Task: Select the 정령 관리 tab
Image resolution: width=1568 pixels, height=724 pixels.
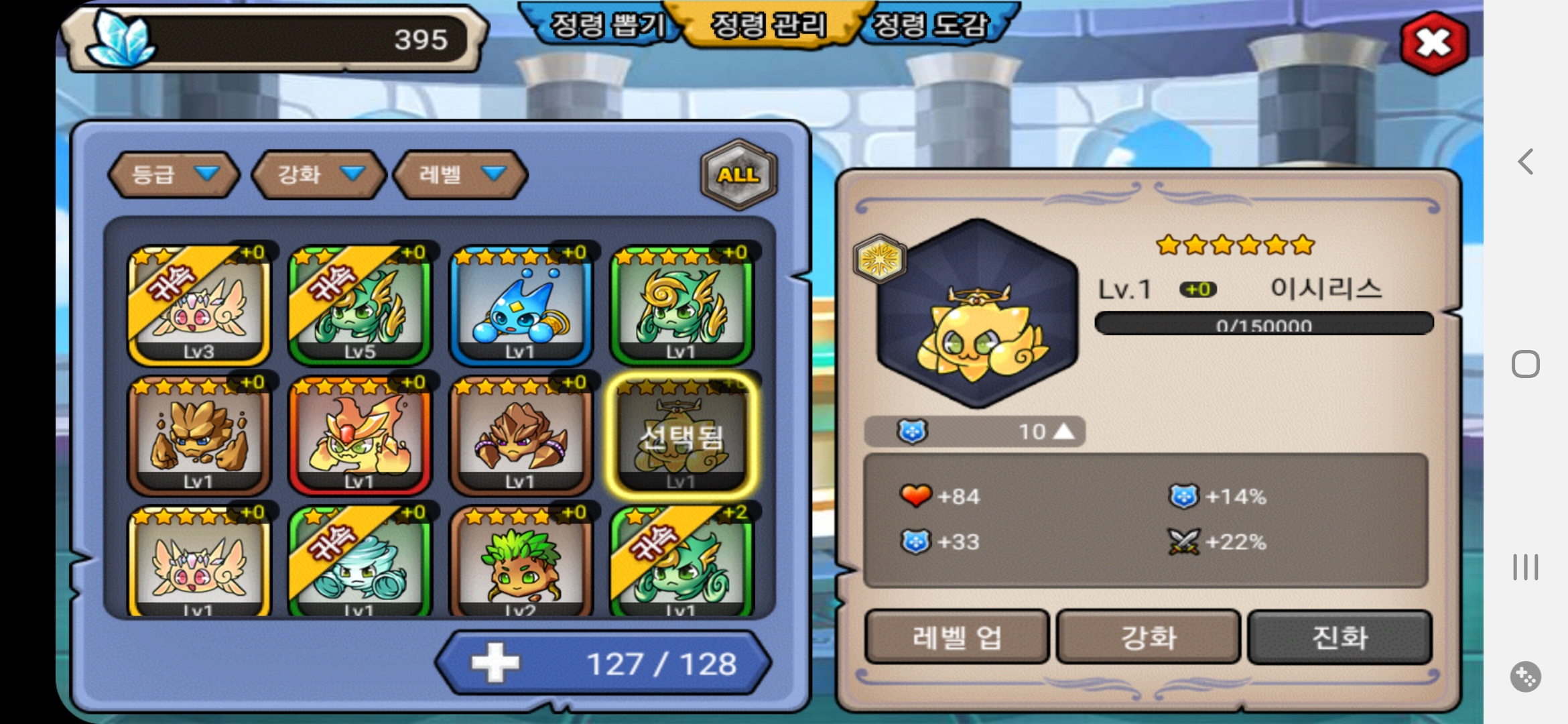Action: point(769,25)
